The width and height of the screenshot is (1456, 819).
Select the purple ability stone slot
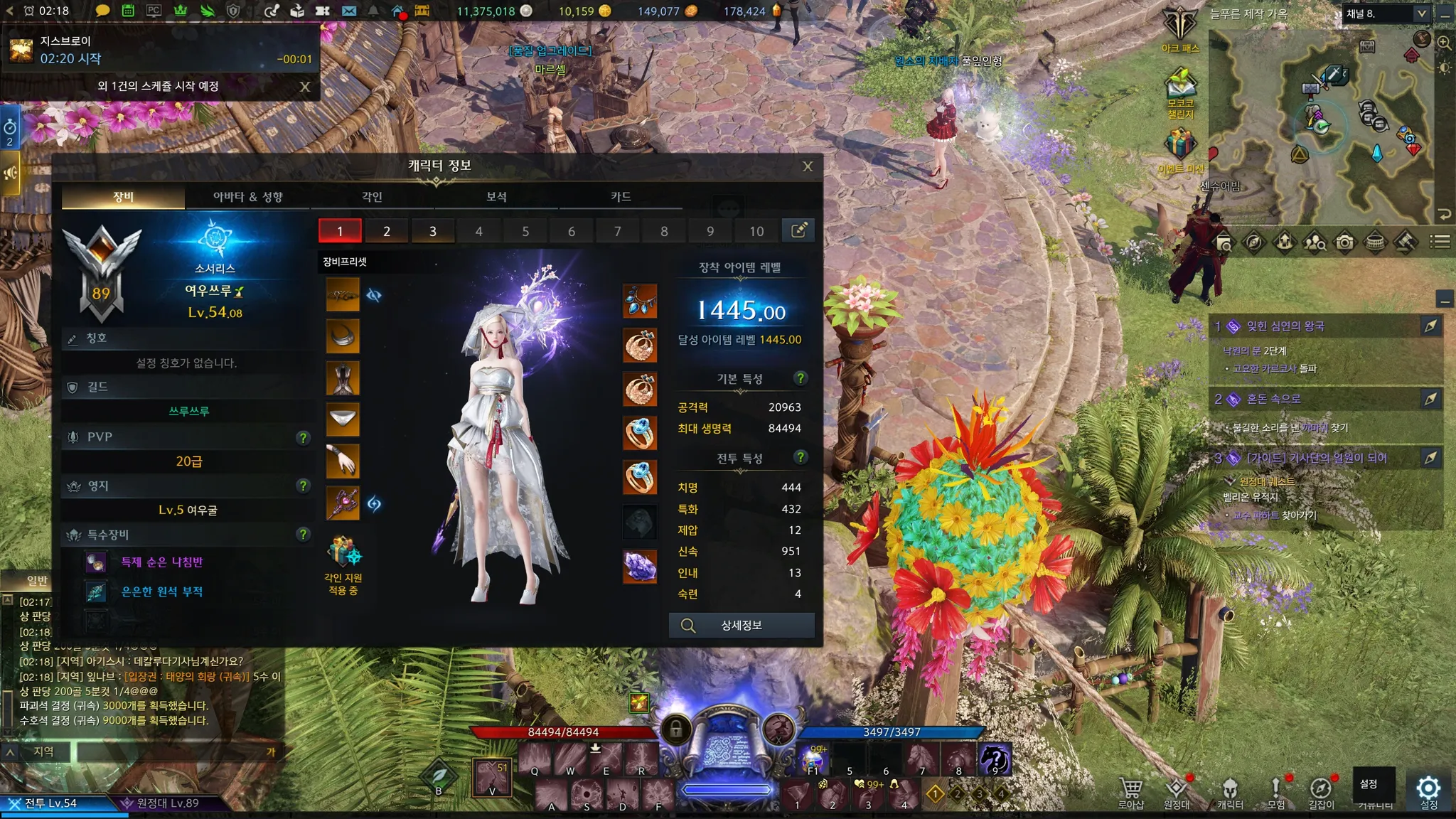[x=640, y=567]
